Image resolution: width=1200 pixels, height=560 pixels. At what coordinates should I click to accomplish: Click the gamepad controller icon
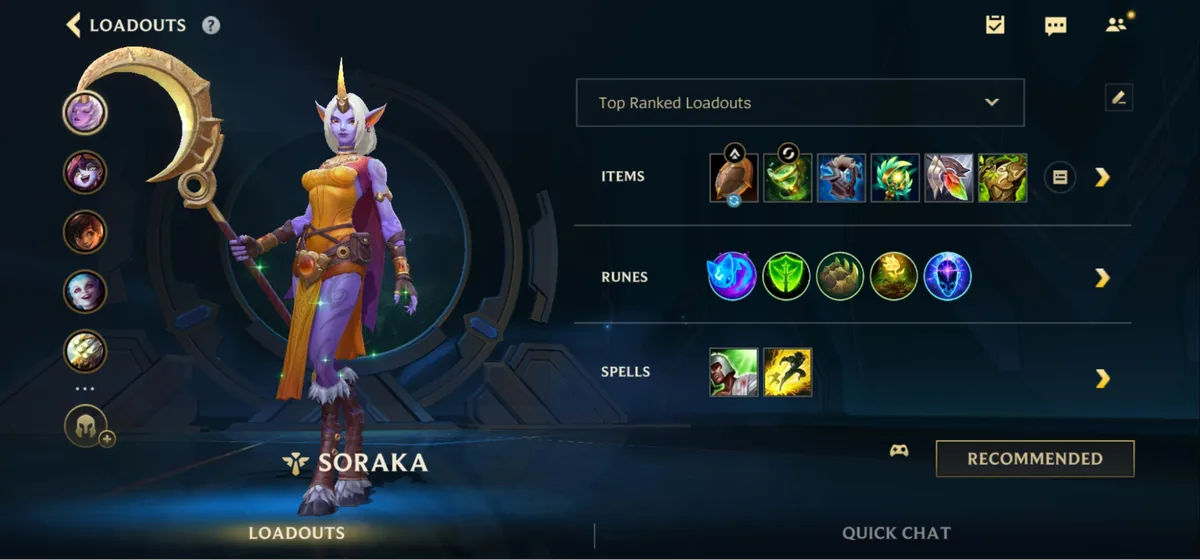tap(899, 451)
